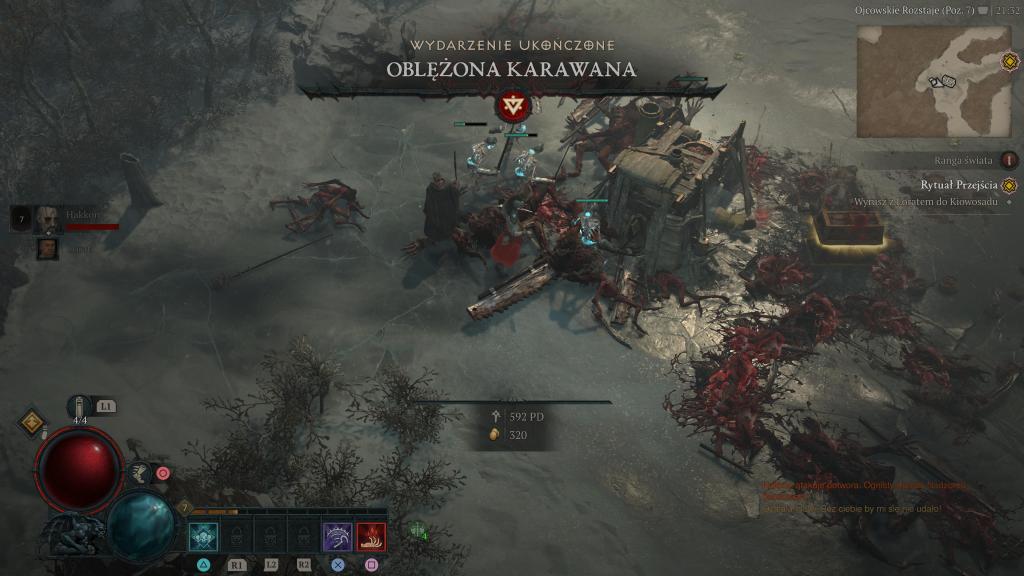Viewport: 1024px width, 576px height.
Task: Select Hakkon's party portrait
Action: [46, 218]
